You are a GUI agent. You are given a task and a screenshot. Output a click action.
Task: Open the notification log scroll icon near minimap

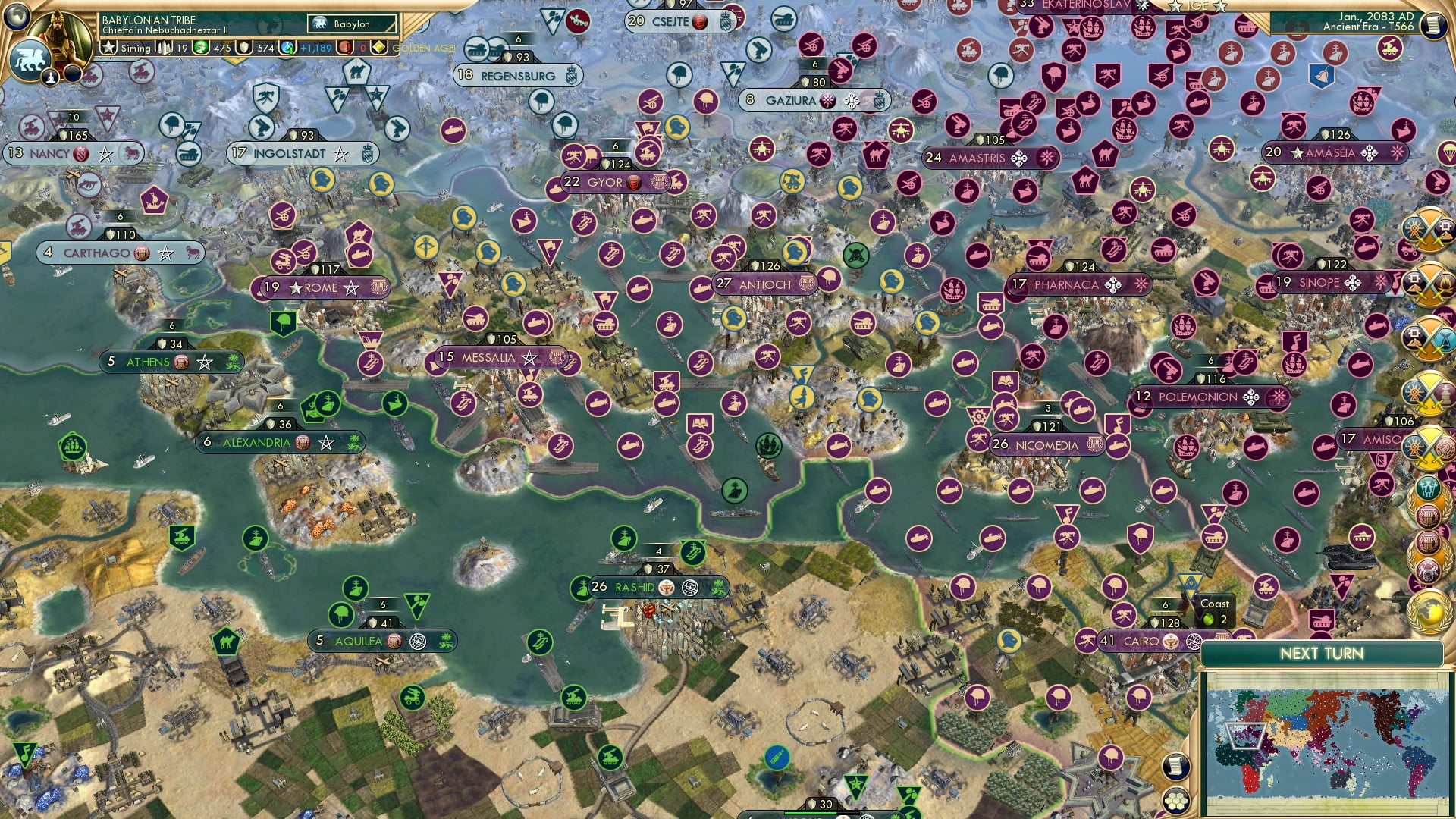pyautogui.click(x=1178, y=767)
